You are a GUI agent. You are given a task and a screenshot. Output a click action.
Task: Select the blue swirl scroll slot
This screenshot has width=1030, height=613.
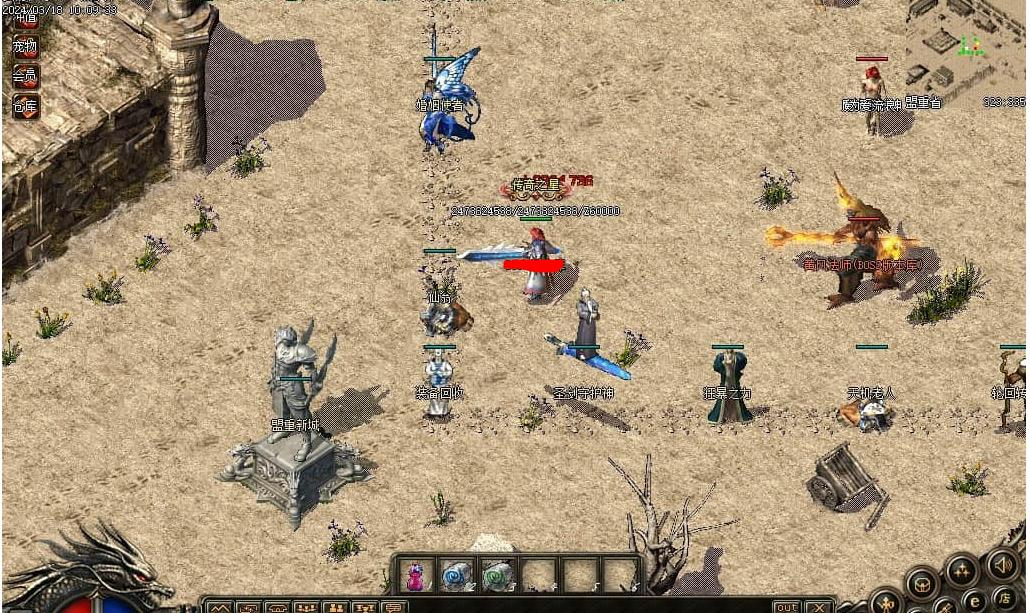pyautogui.click(x=455, y=577)
